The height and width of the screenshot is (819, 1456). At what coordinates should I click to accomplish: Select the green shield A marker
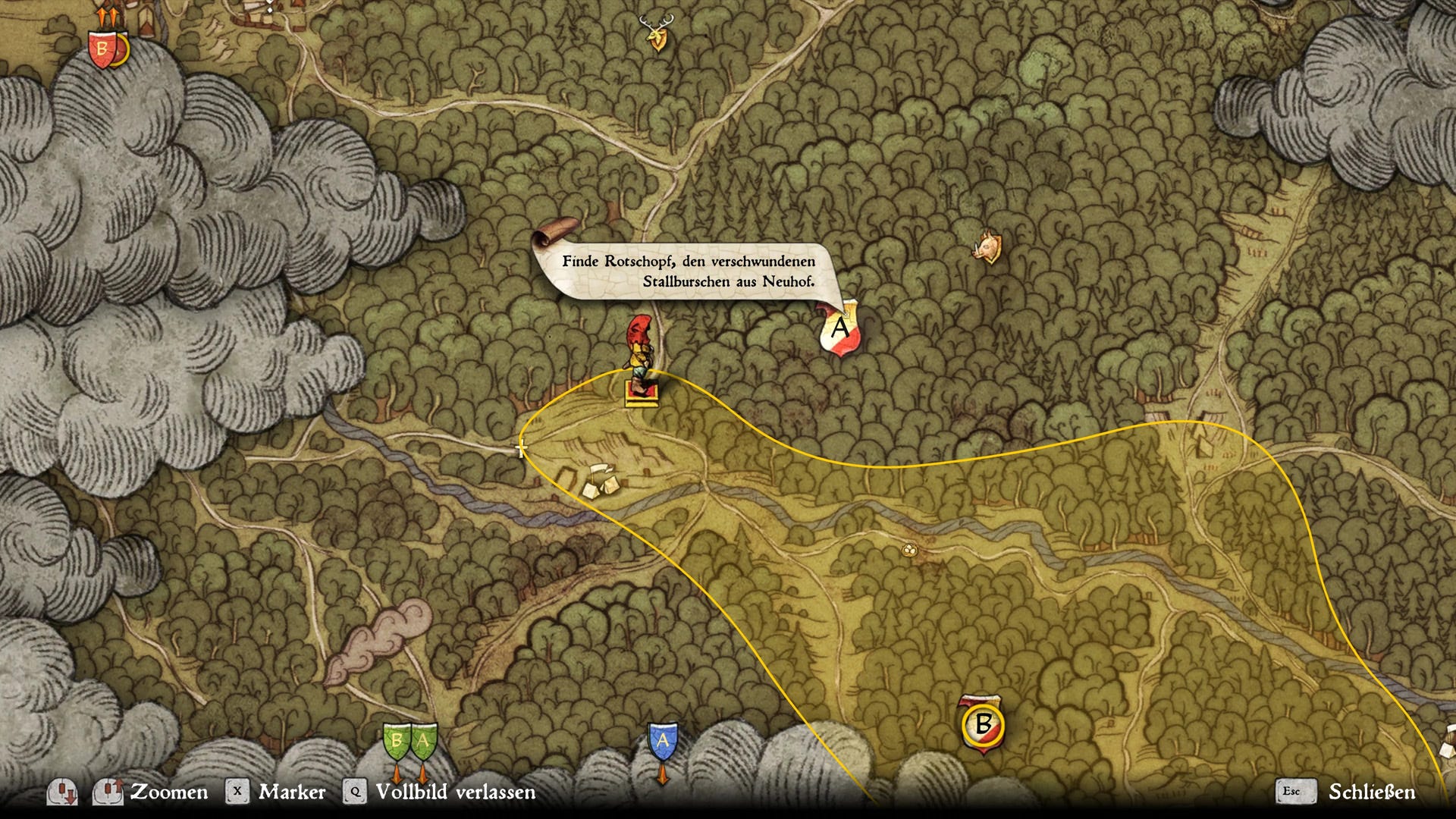[x=423, y=741]
